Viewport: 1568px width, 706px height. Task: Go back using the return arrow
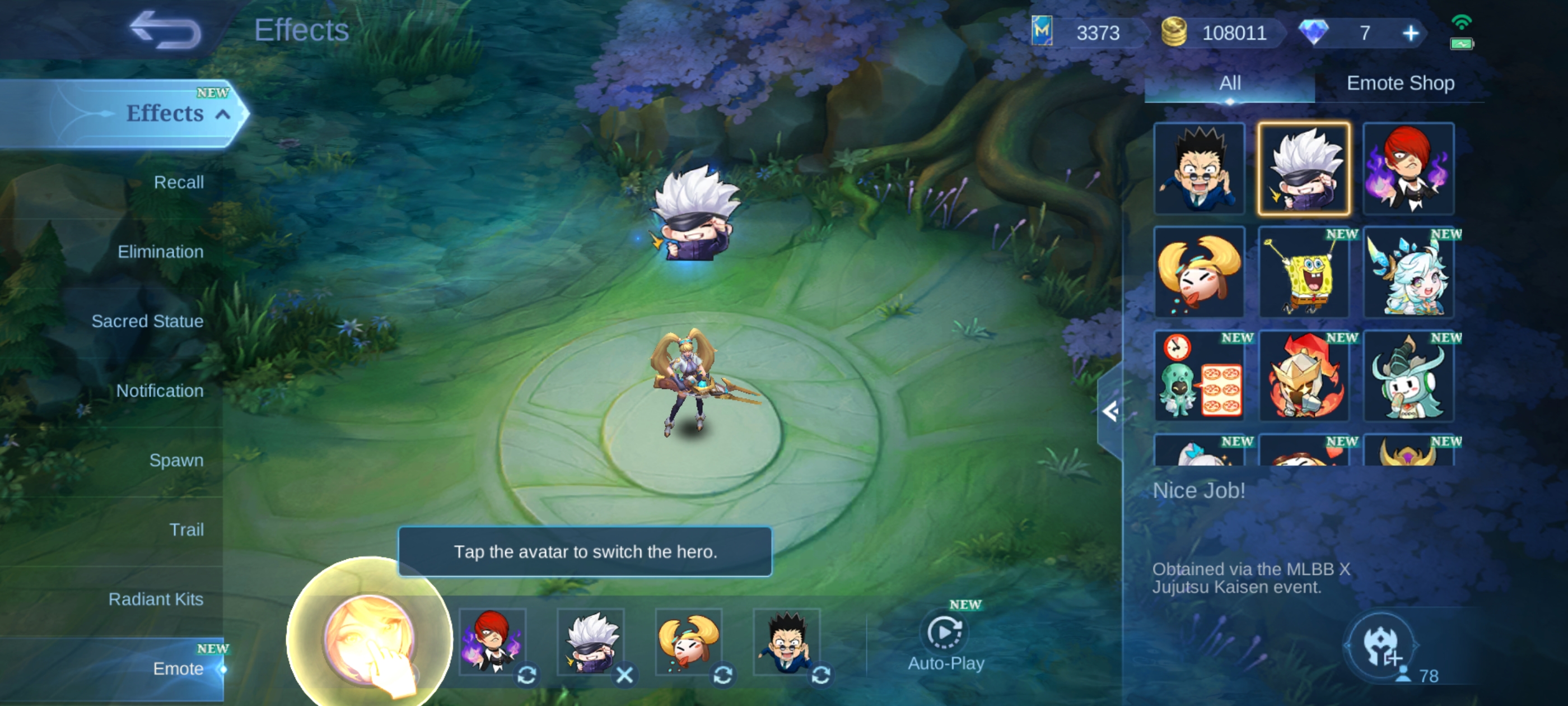click(165, 30)
